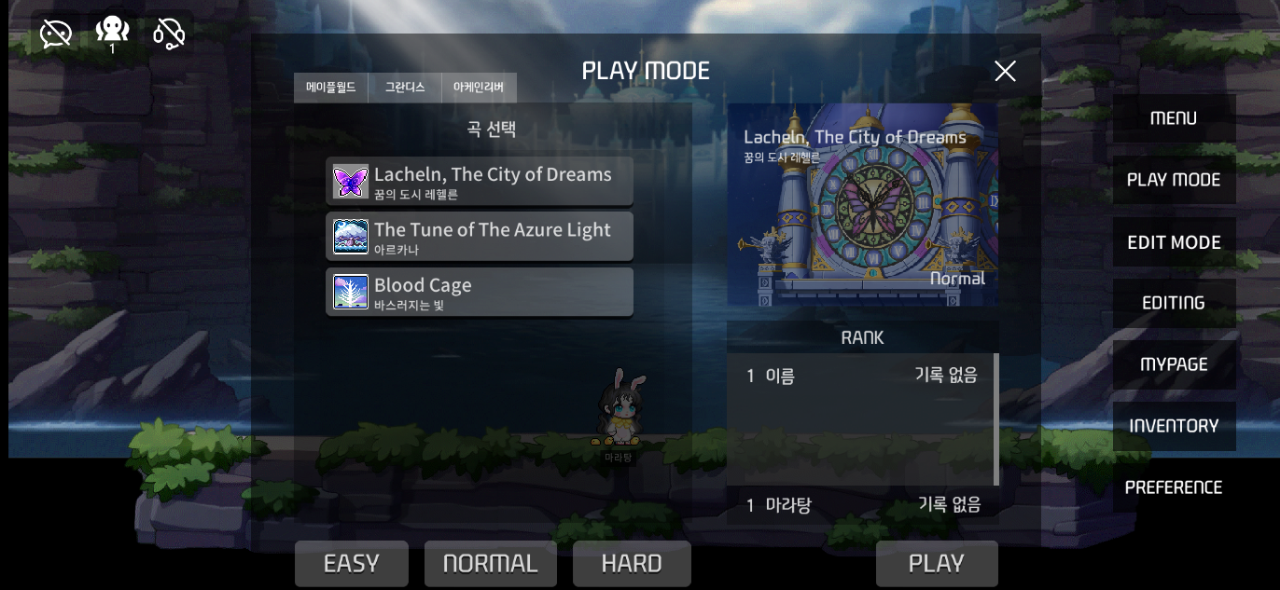Open the 그란디스 tab
1280x590 pixels.
(405, 88)
